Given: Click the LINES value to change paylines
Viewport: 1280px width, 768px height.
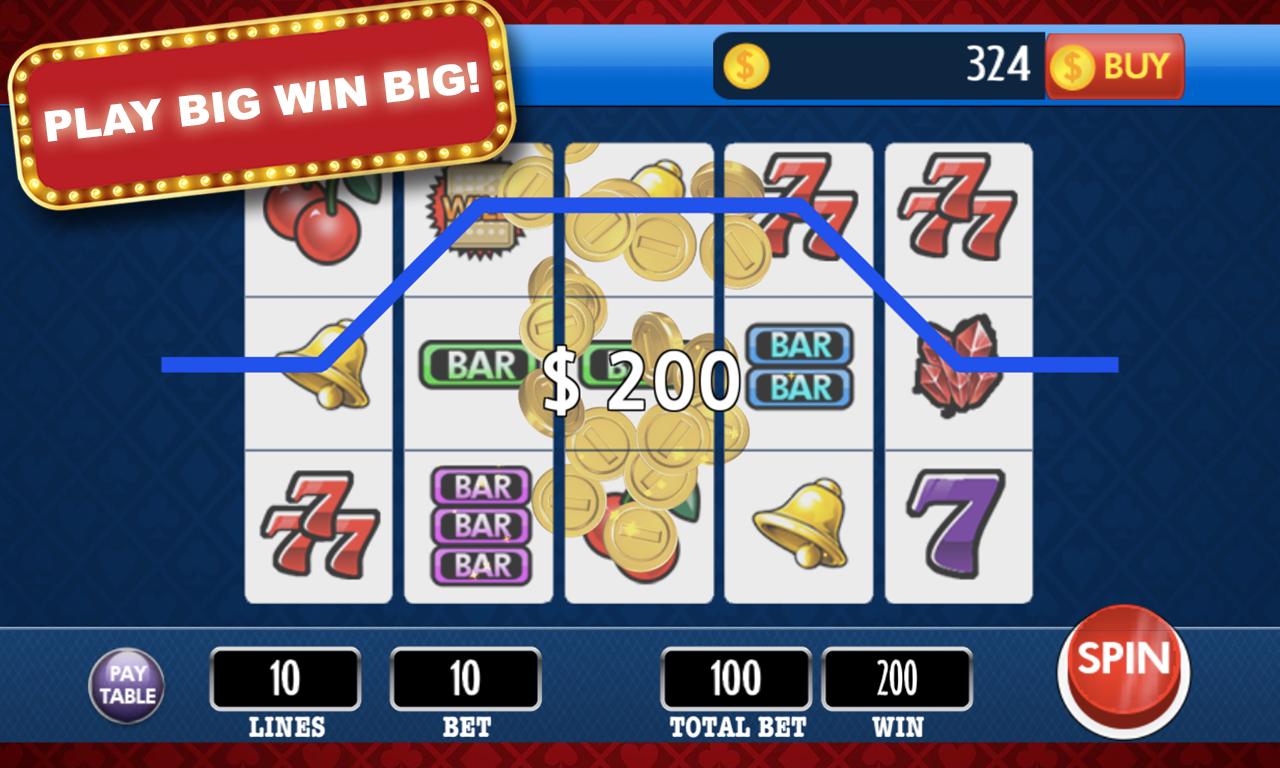Looking at the screenshot, I should pos(287,678).
